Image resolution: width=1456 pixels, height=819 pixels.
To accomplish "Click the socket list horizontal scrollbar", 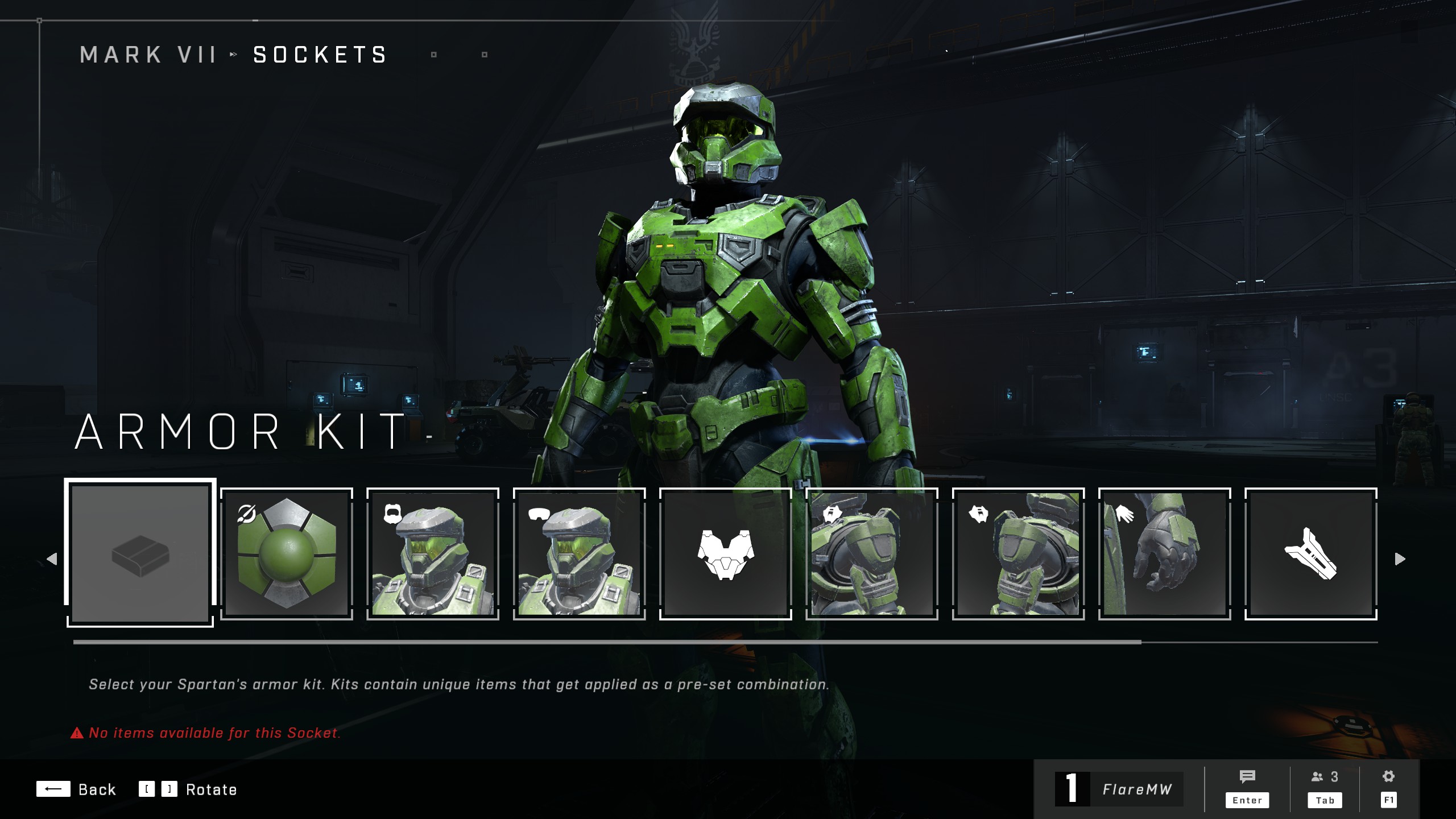I will coord(607,642).
